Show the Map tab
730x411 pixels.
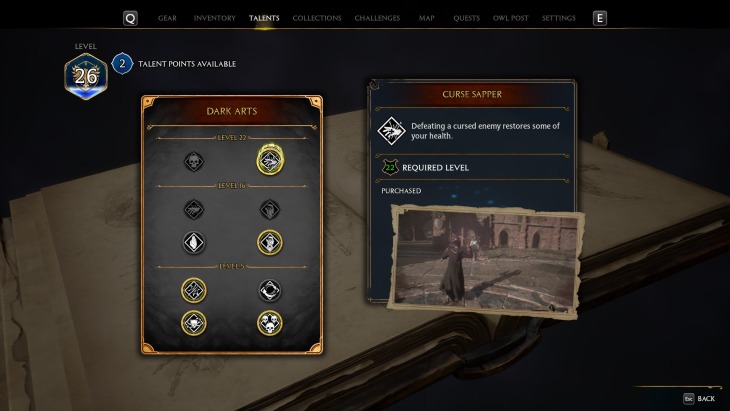[427, 18]
